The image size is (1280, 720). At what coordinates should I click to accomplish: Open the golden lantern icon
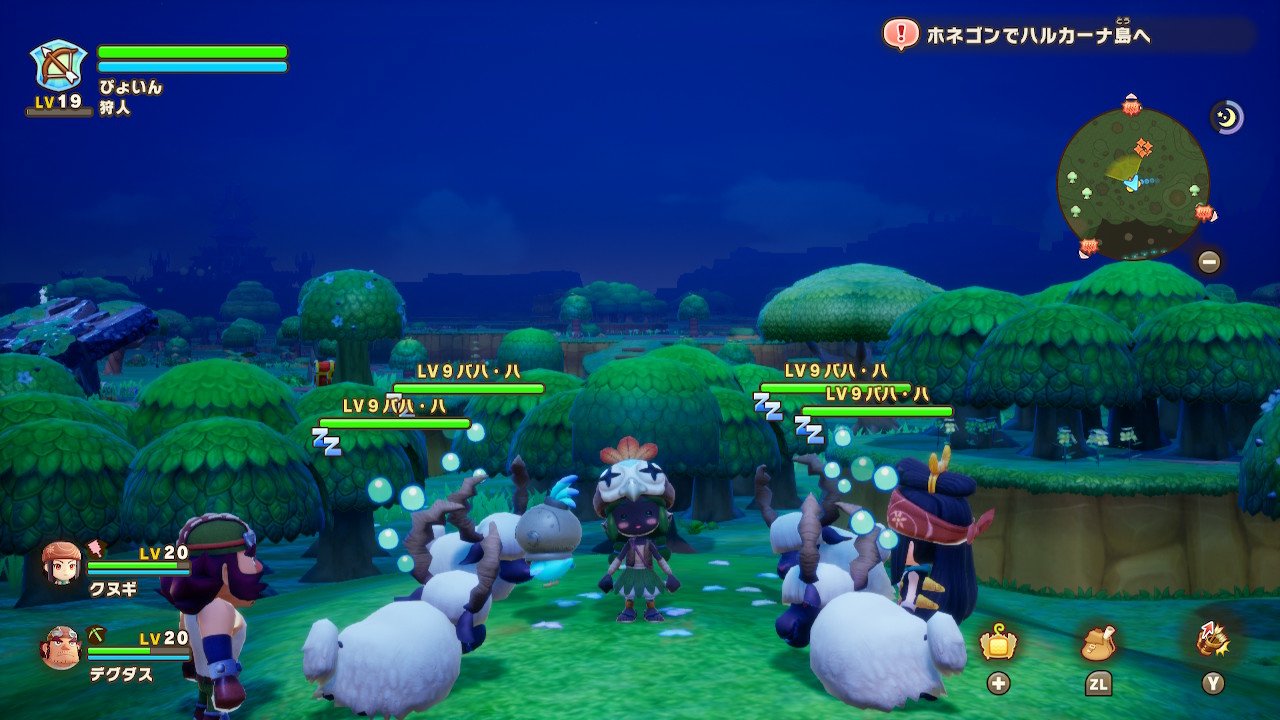tap(998, 644)
